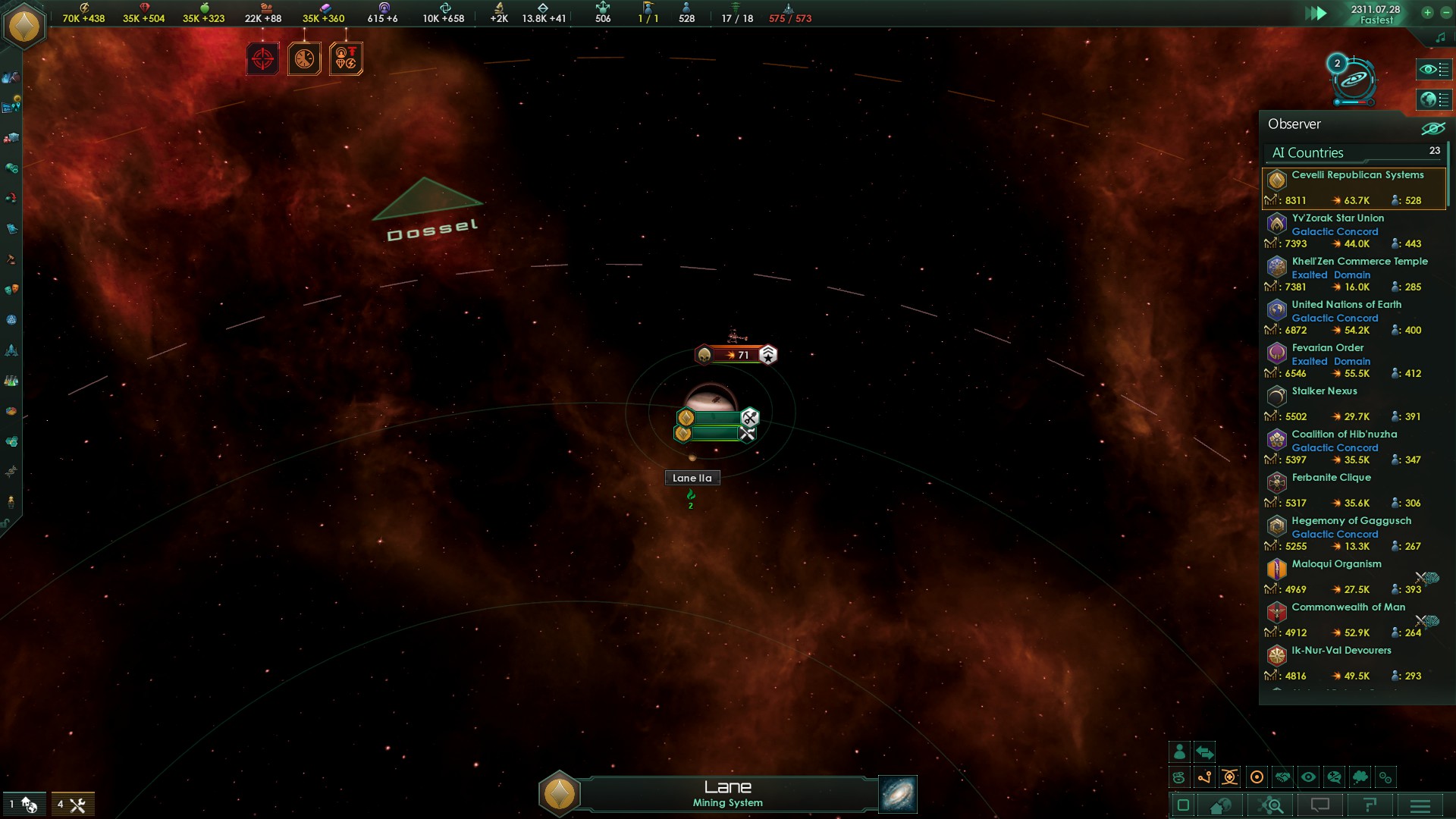This screenshot has height=819, width=1456.
Task: Toggle the ship outliner tab top-right
Action: coord(1433,69)
